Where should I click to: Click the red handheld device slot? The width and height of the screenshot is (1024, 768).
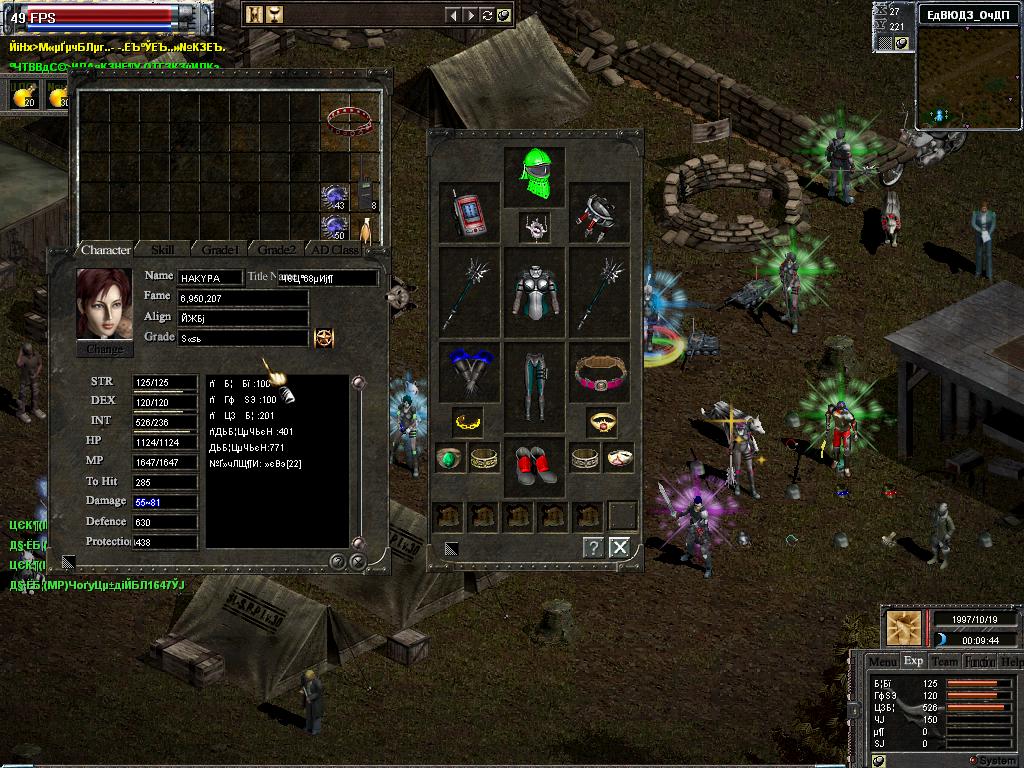pyautogui.click(x=468, y=211)
